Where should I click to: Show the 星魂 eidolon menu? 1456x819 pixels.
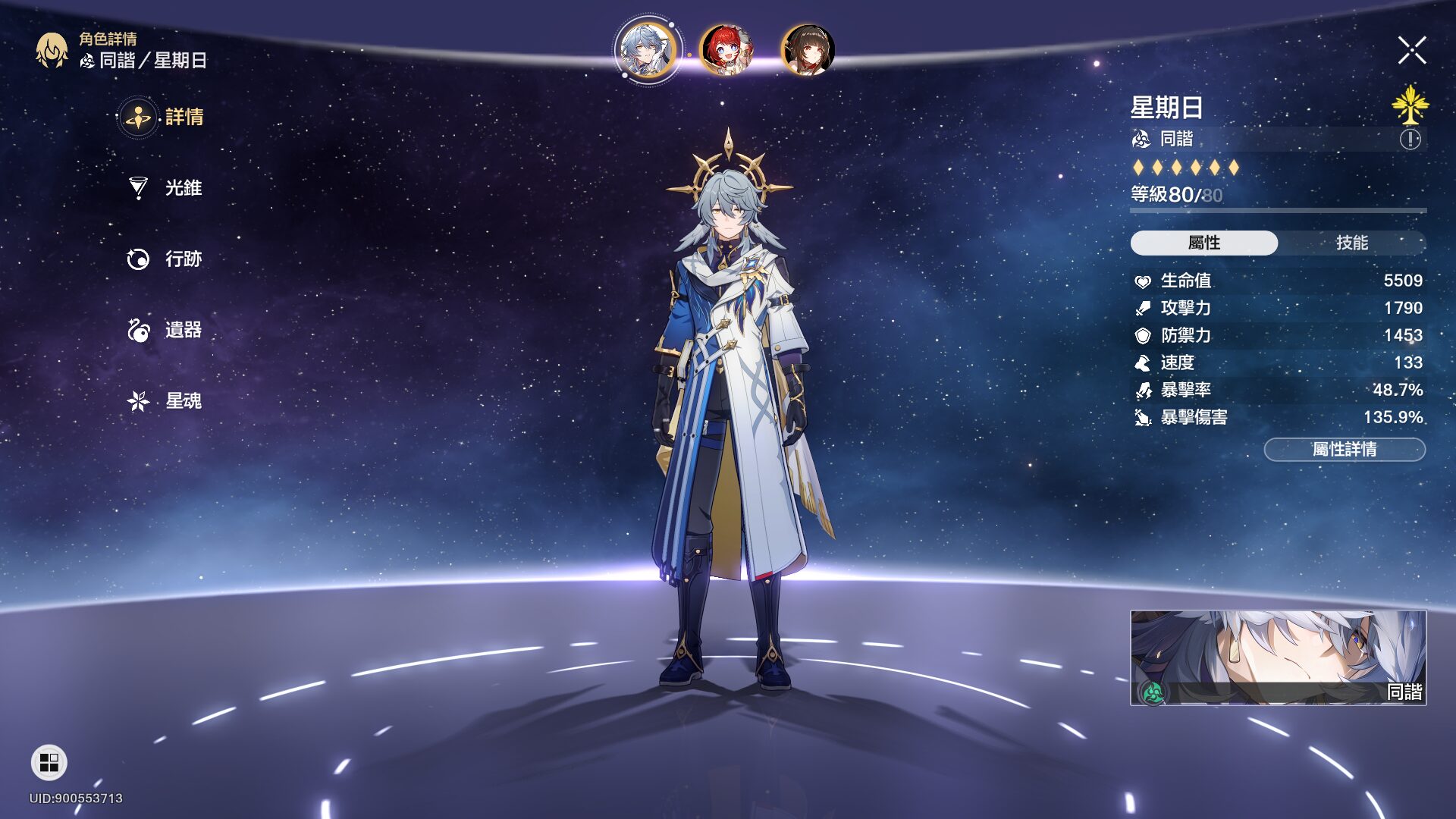click(165, 401)
